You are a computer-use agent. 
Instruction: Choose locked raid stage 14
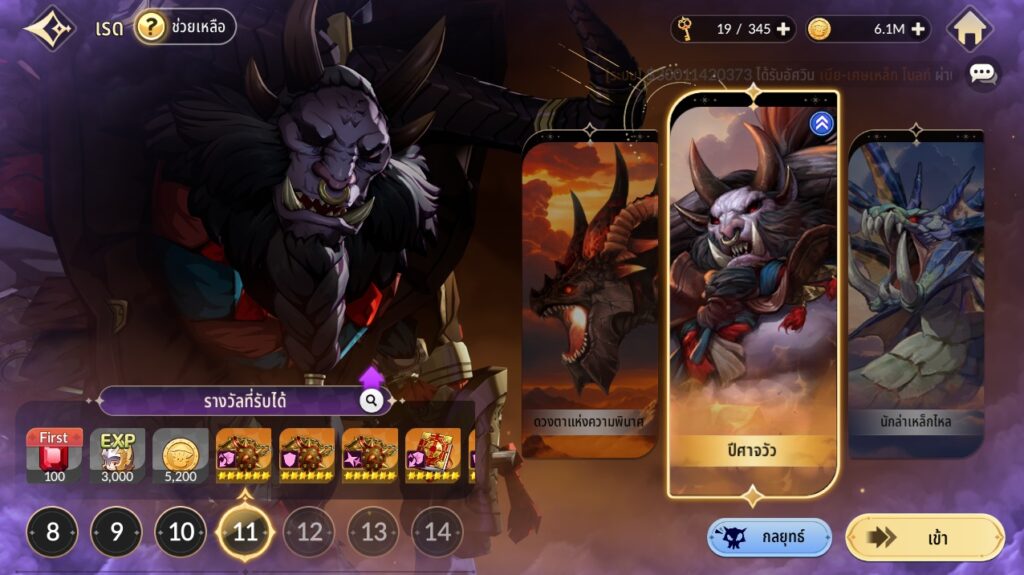437,532
